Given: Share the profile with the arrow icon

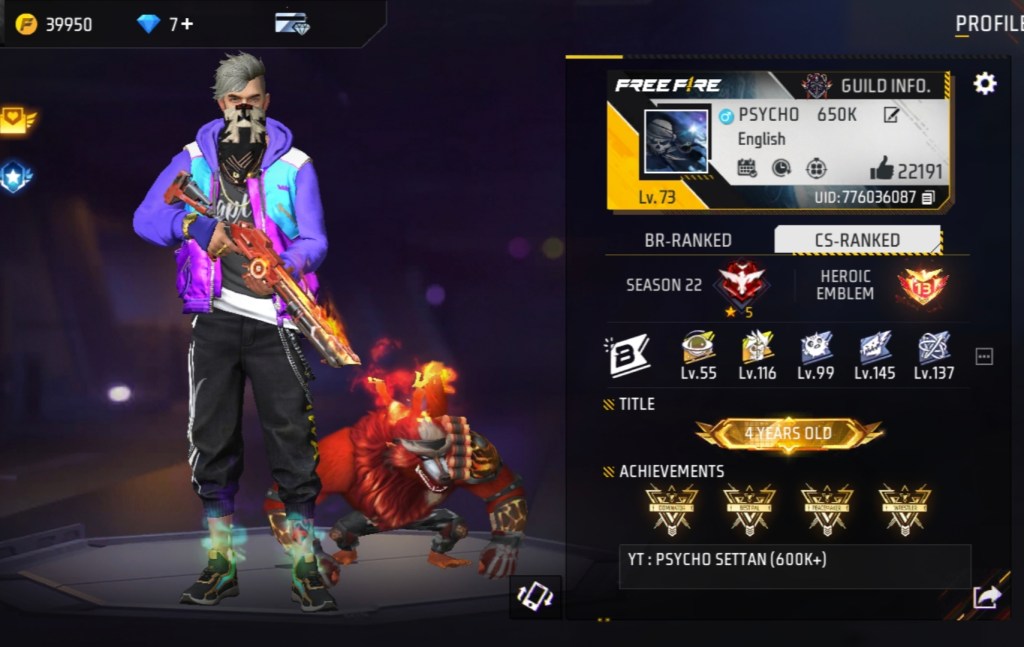Looking at the screenshot, I should (987, 597).
